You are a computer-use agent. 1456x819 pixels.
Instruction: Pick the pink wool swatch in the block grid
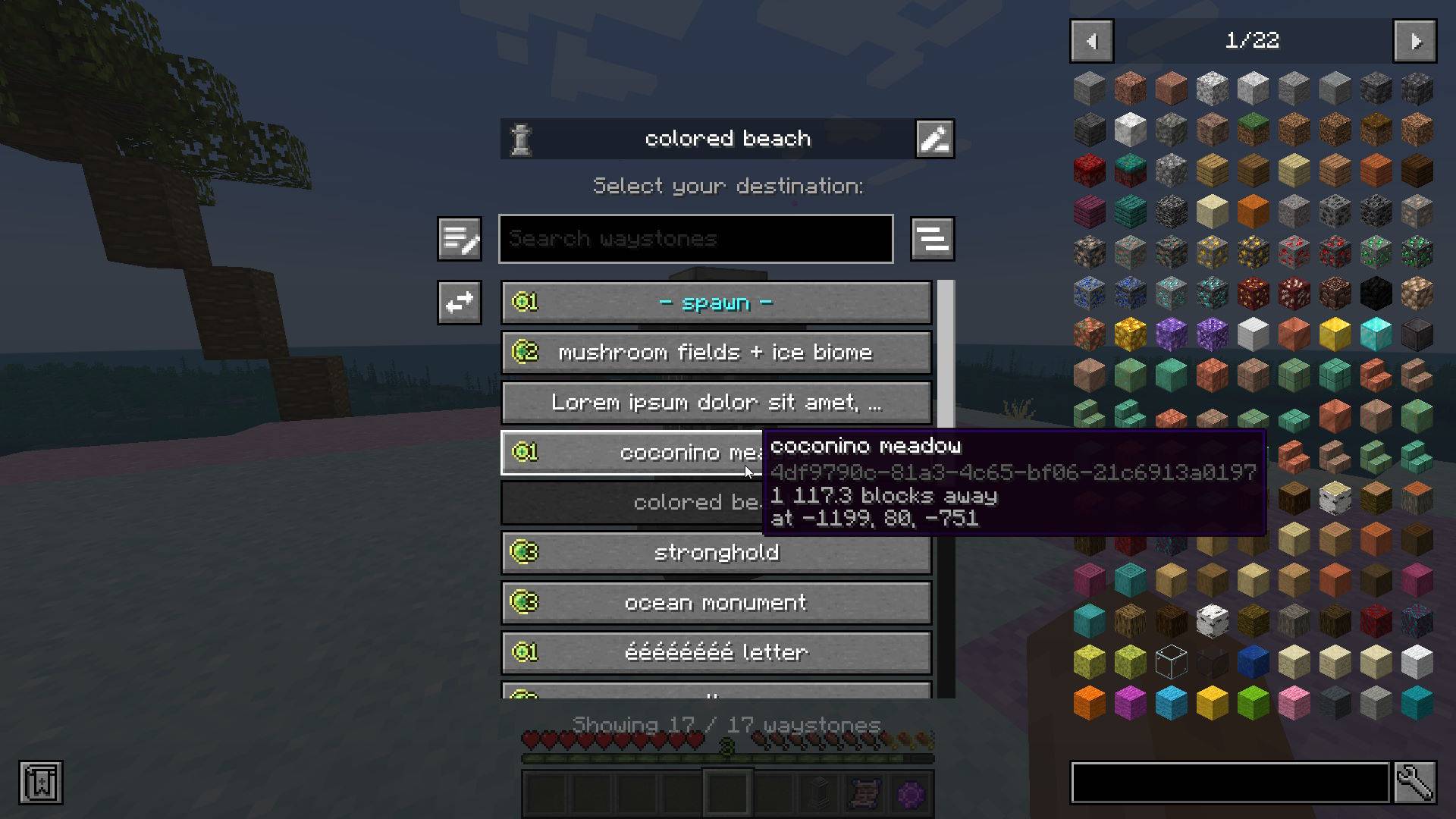1293,702
